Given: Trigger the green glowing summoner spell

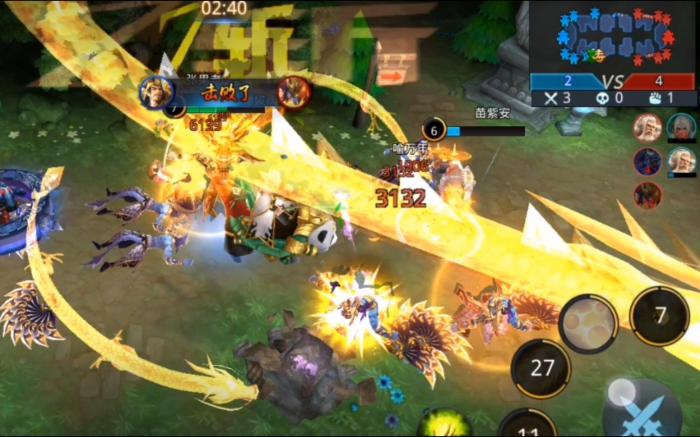Looking at the screenshot, I should [444, 425].
